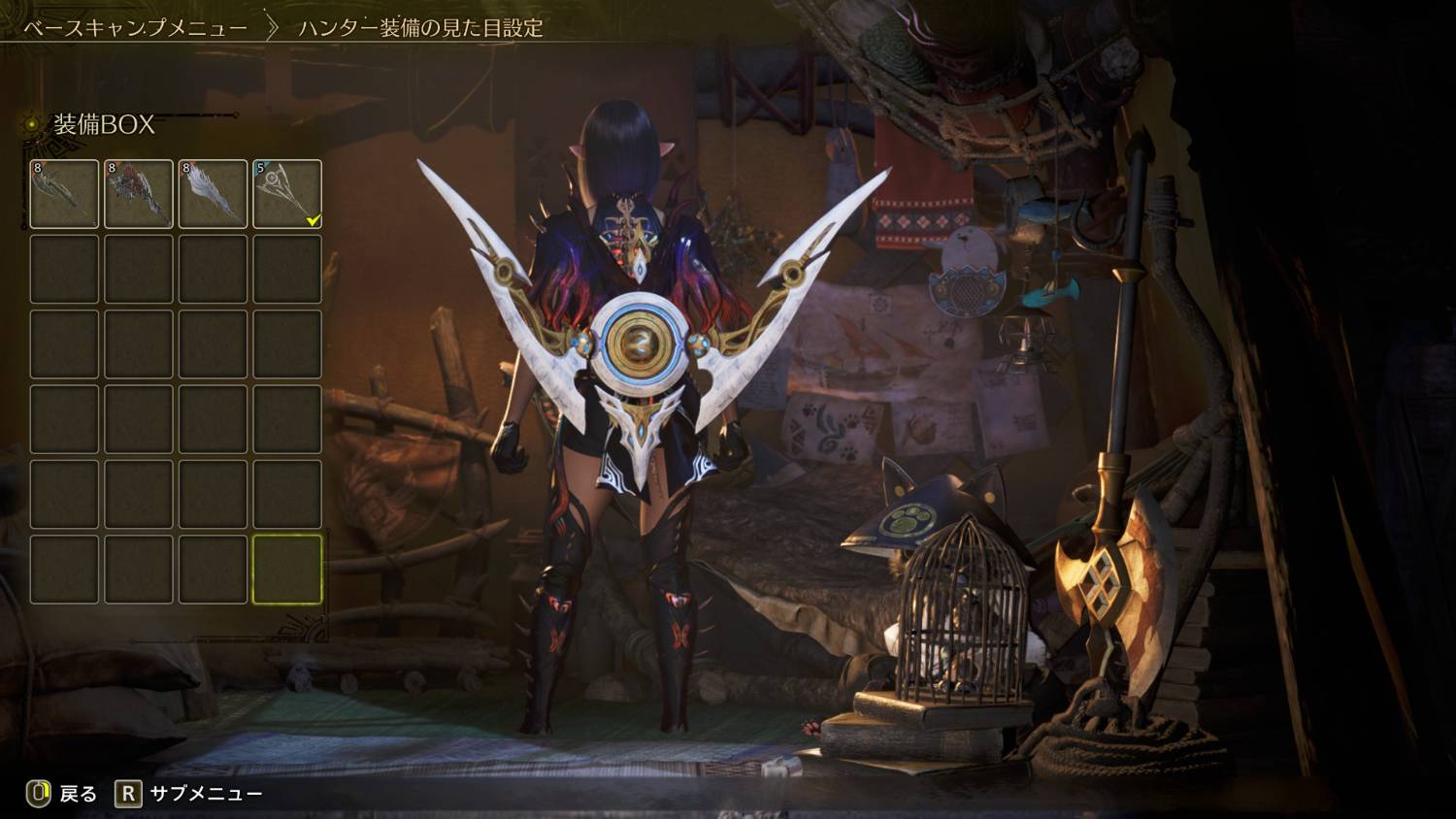Select the grey-green weapon in the equipment box

64,194
